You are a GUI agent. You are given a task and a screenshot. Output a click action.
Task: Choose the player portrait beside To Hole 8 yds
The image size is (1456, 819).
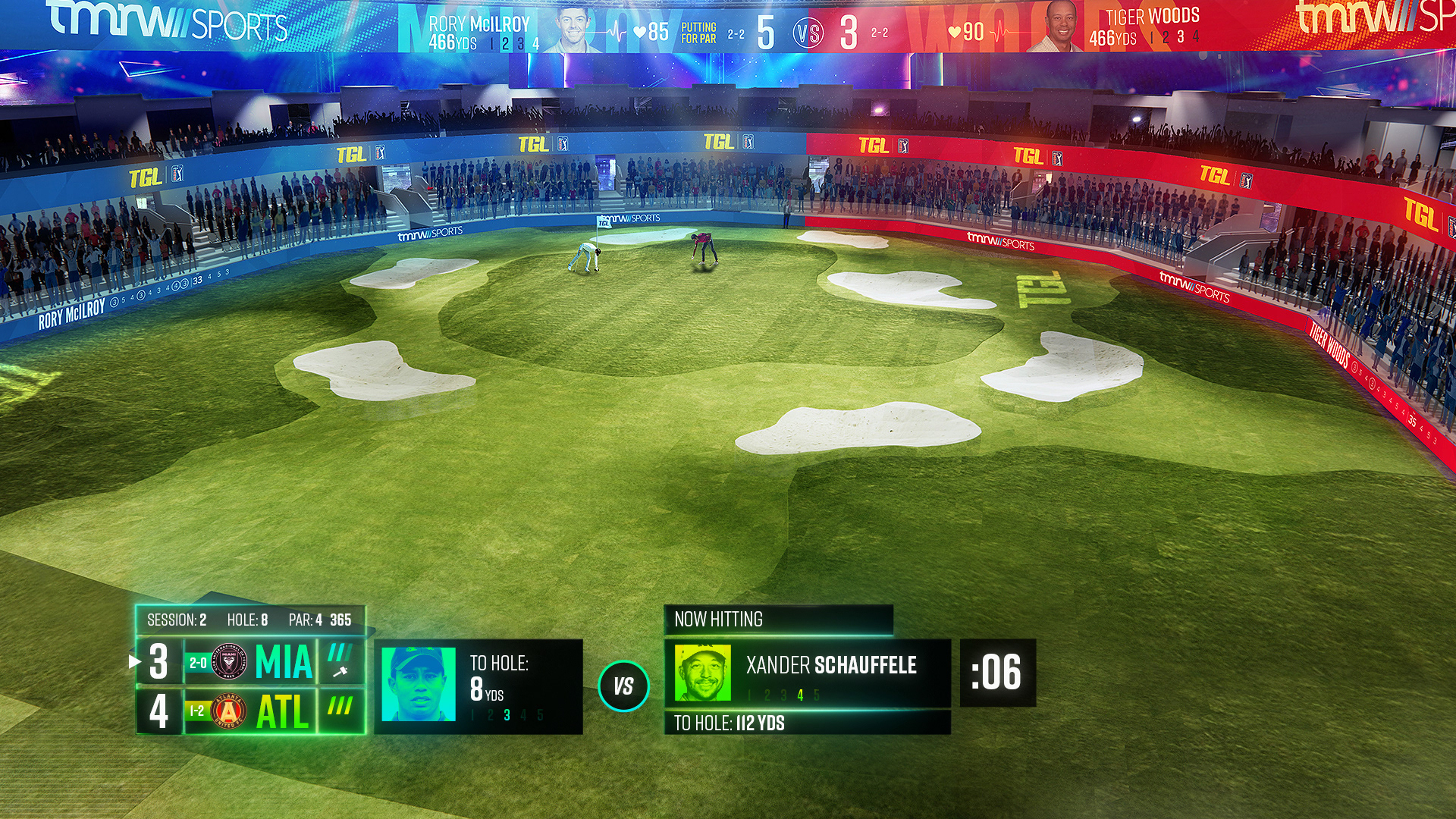coord(419,684)
